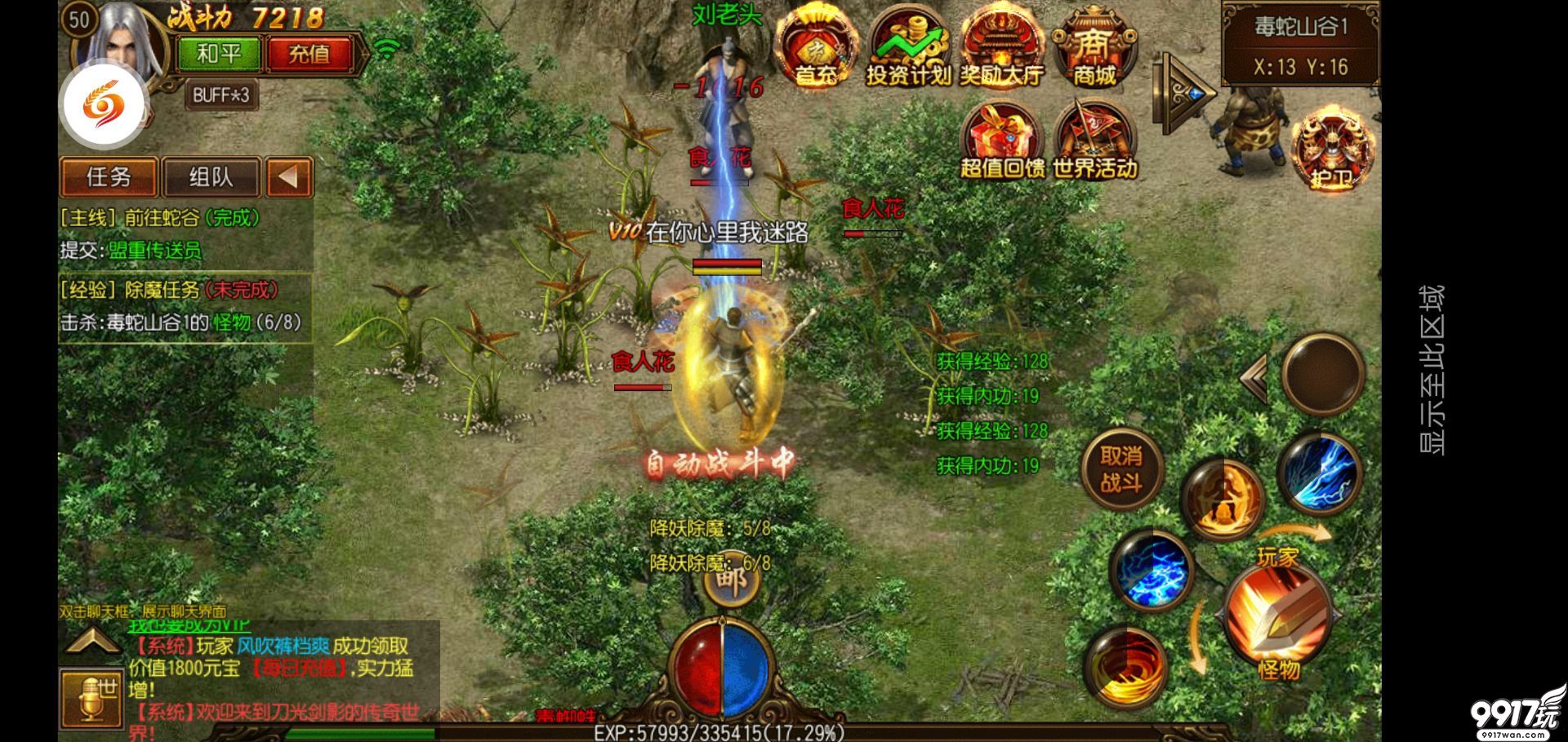Switch to the 组队 team tab
Viewport: 1568px width, 742px height.
211,177
